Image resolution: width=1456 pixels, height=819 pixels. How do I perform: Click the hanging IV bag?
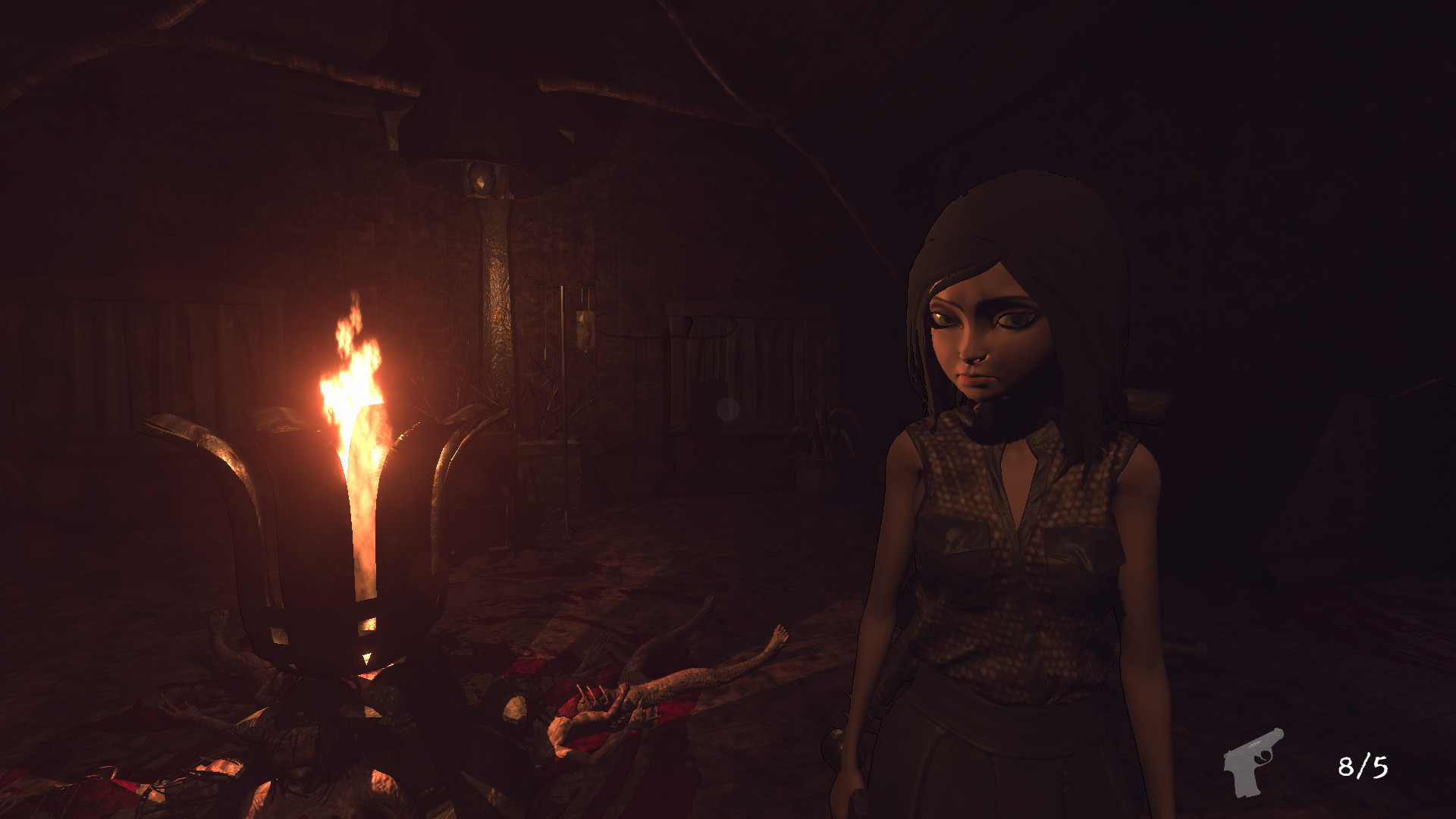coord(584,330)
